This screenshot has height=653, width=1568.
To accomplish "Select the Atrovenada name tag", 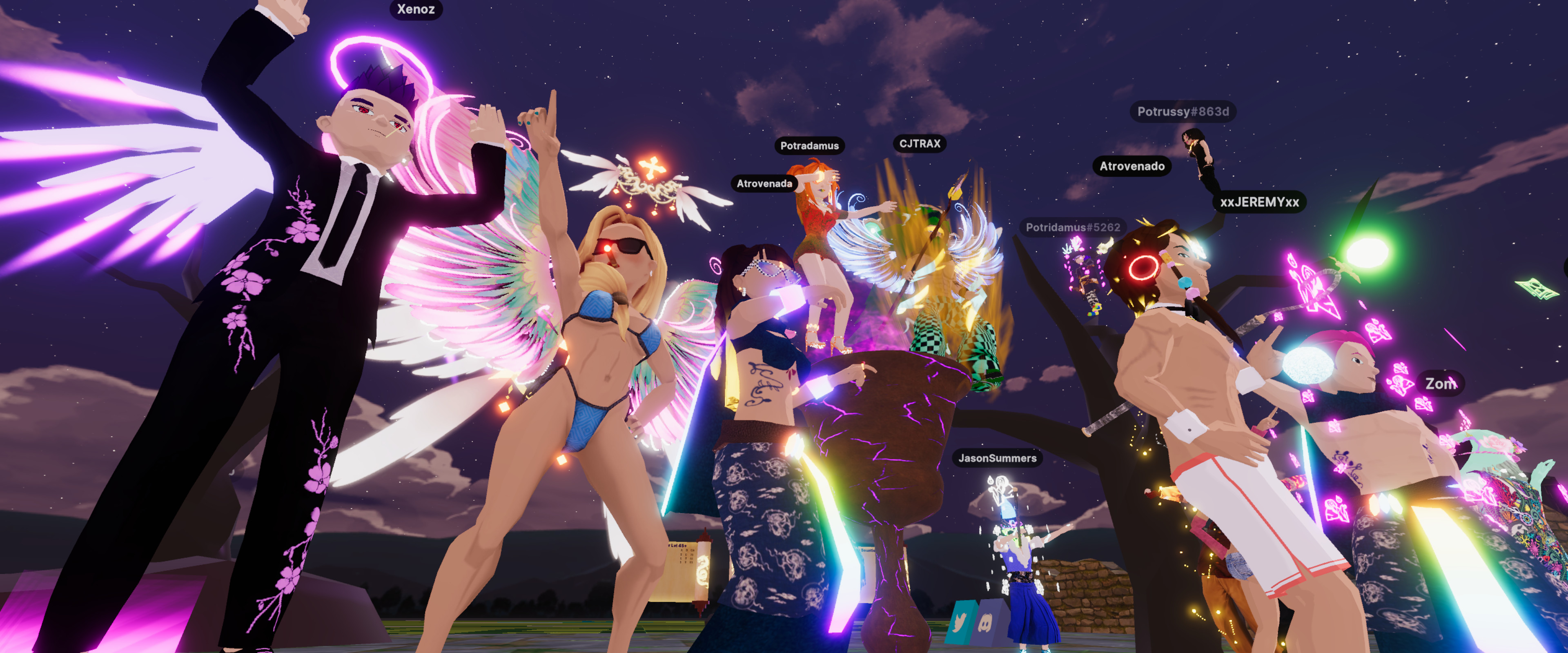I will pos(764,183).
